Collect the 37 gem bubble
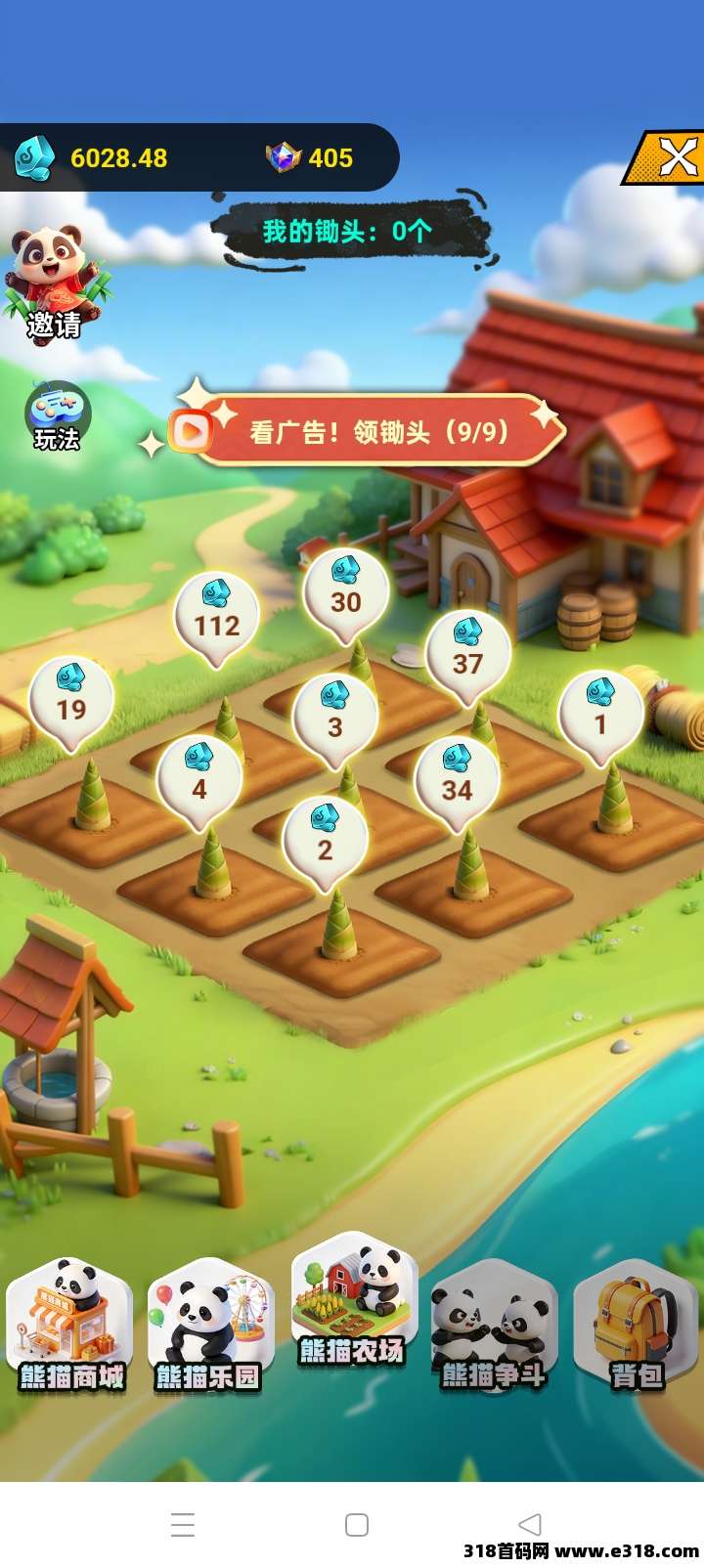Screen dimensions: 704x1568 467,653
